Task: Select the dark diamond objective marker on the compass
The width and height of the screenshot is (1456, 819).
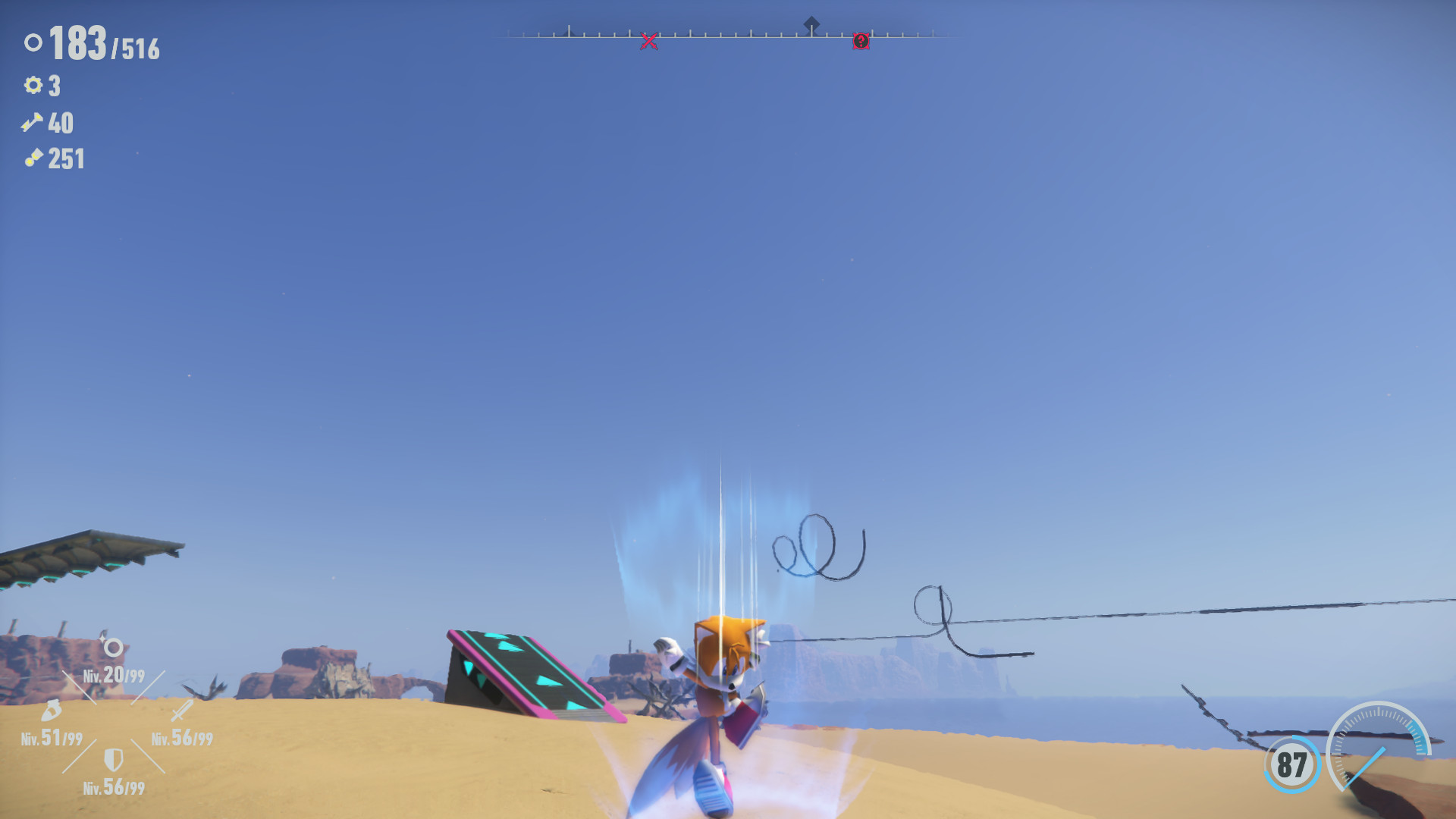Action: tap(813, 21)
